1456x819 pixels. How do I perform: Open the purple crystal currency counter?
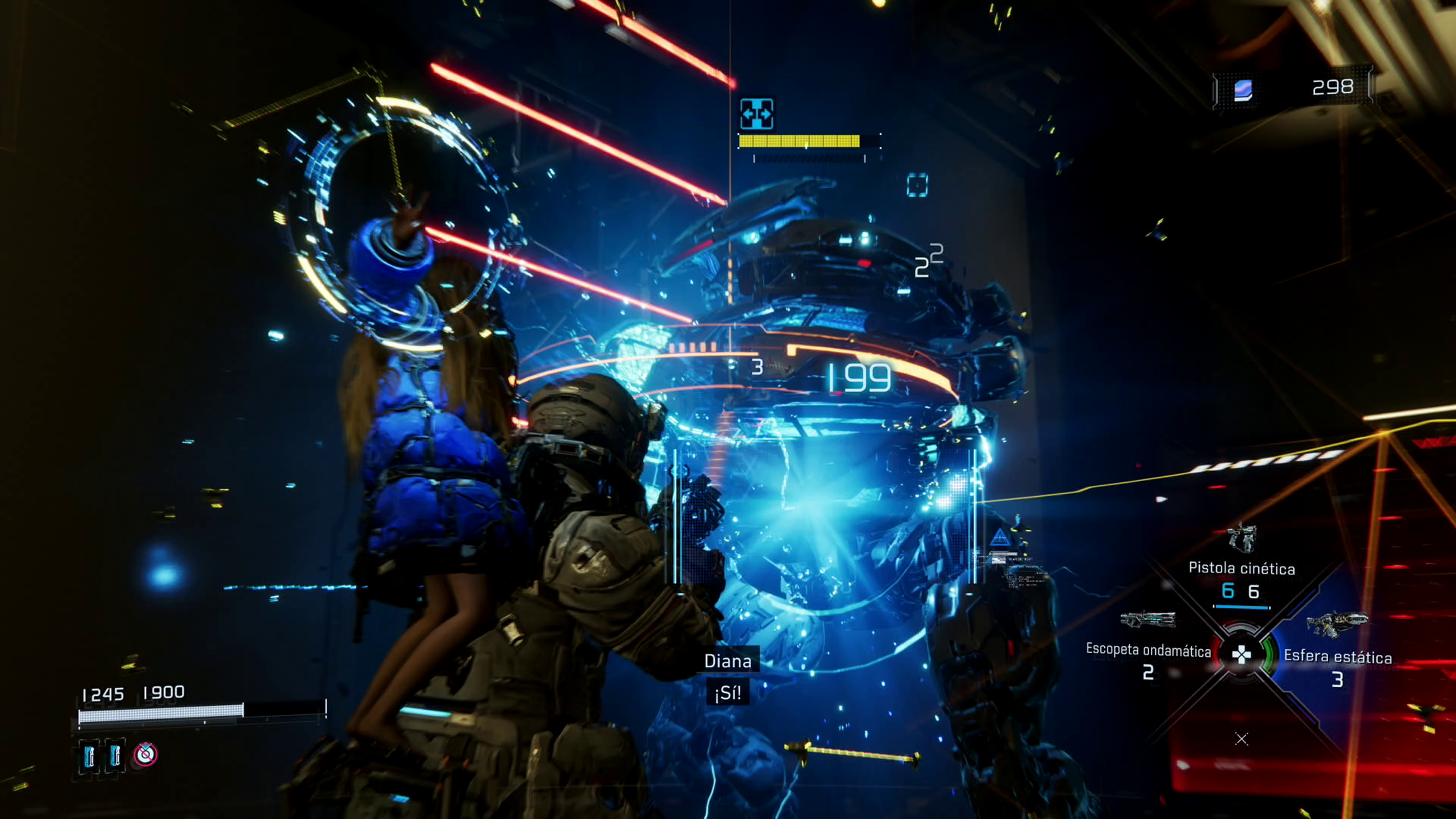(x=1243, y=89)
